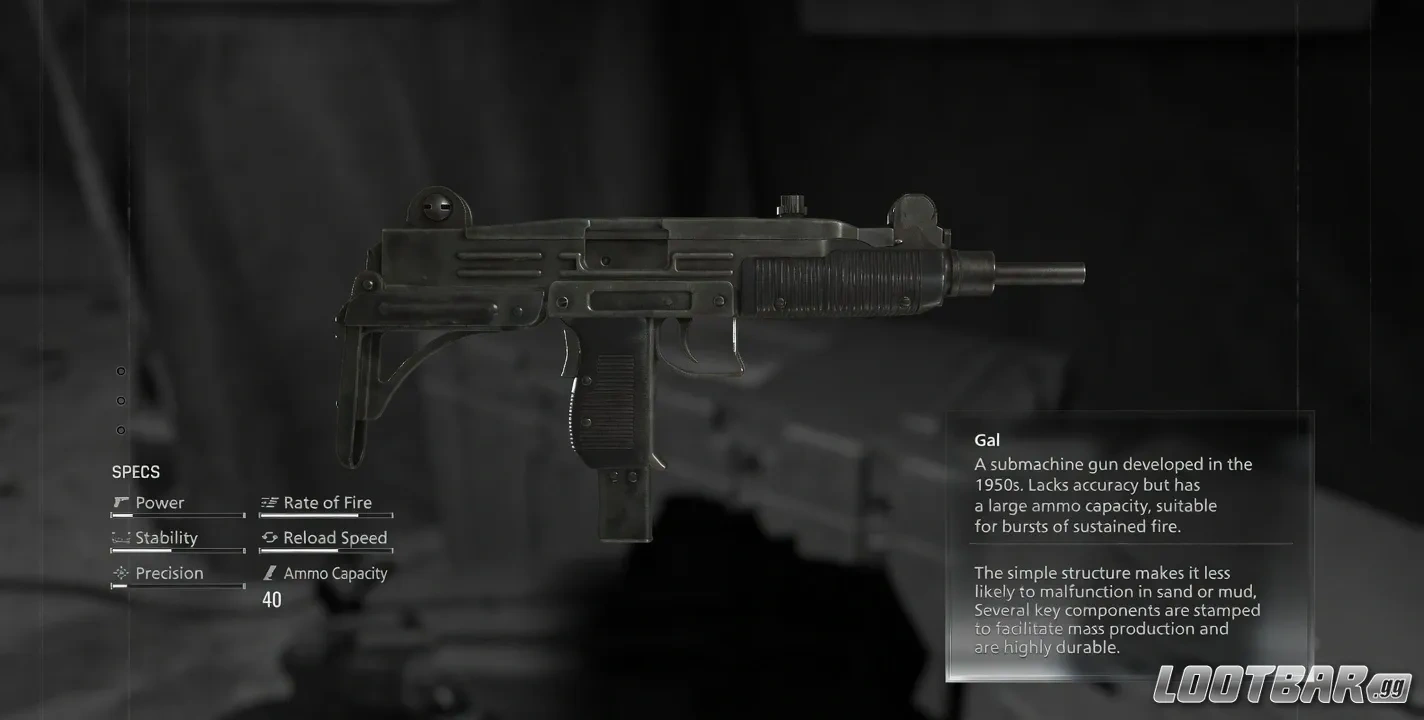This screenshot has height=720, width=1424.
Task: Click the Power stat bar
Action: [x=178, y=516]
